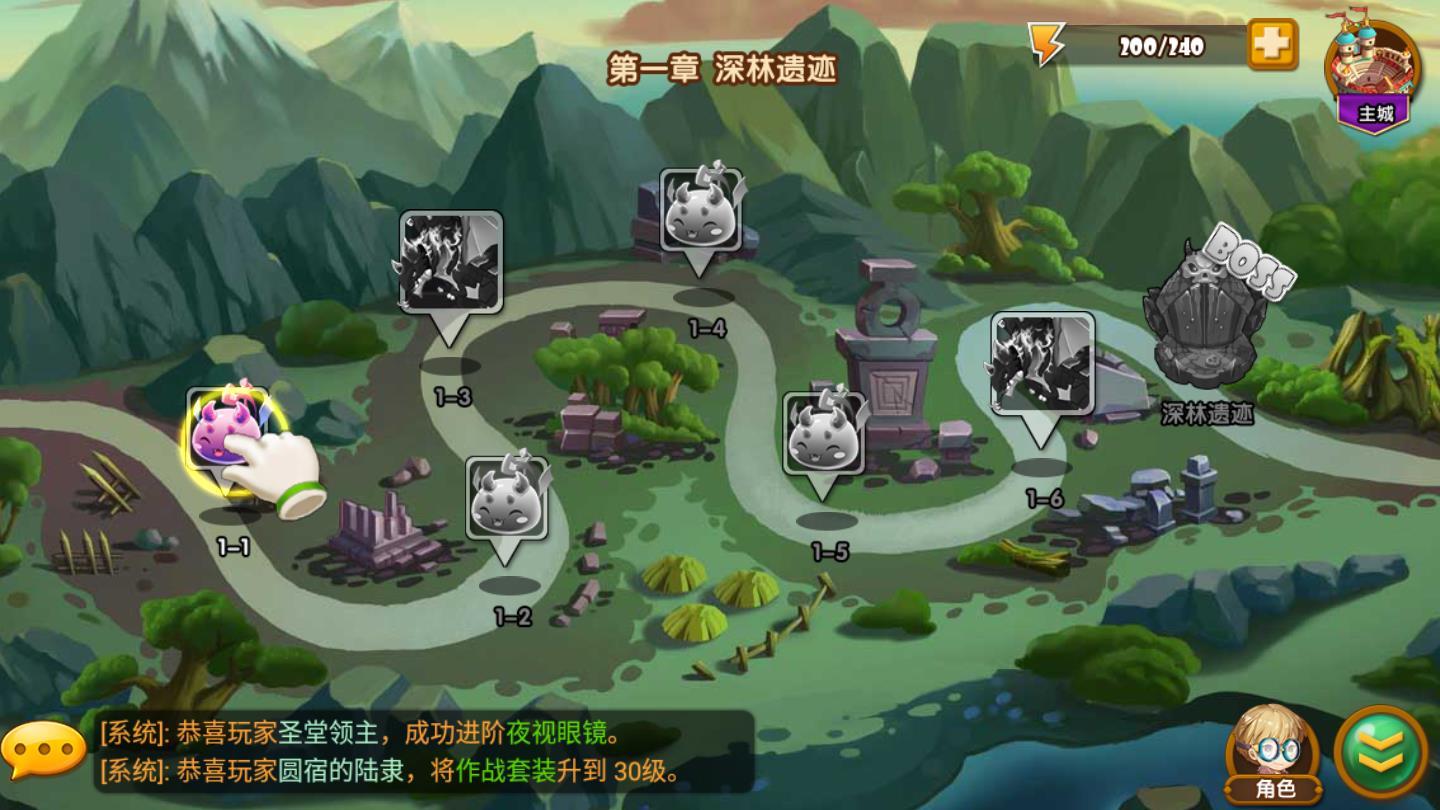
Task: Select the locked stage 1-6 node
Action: coord(1042,363)
